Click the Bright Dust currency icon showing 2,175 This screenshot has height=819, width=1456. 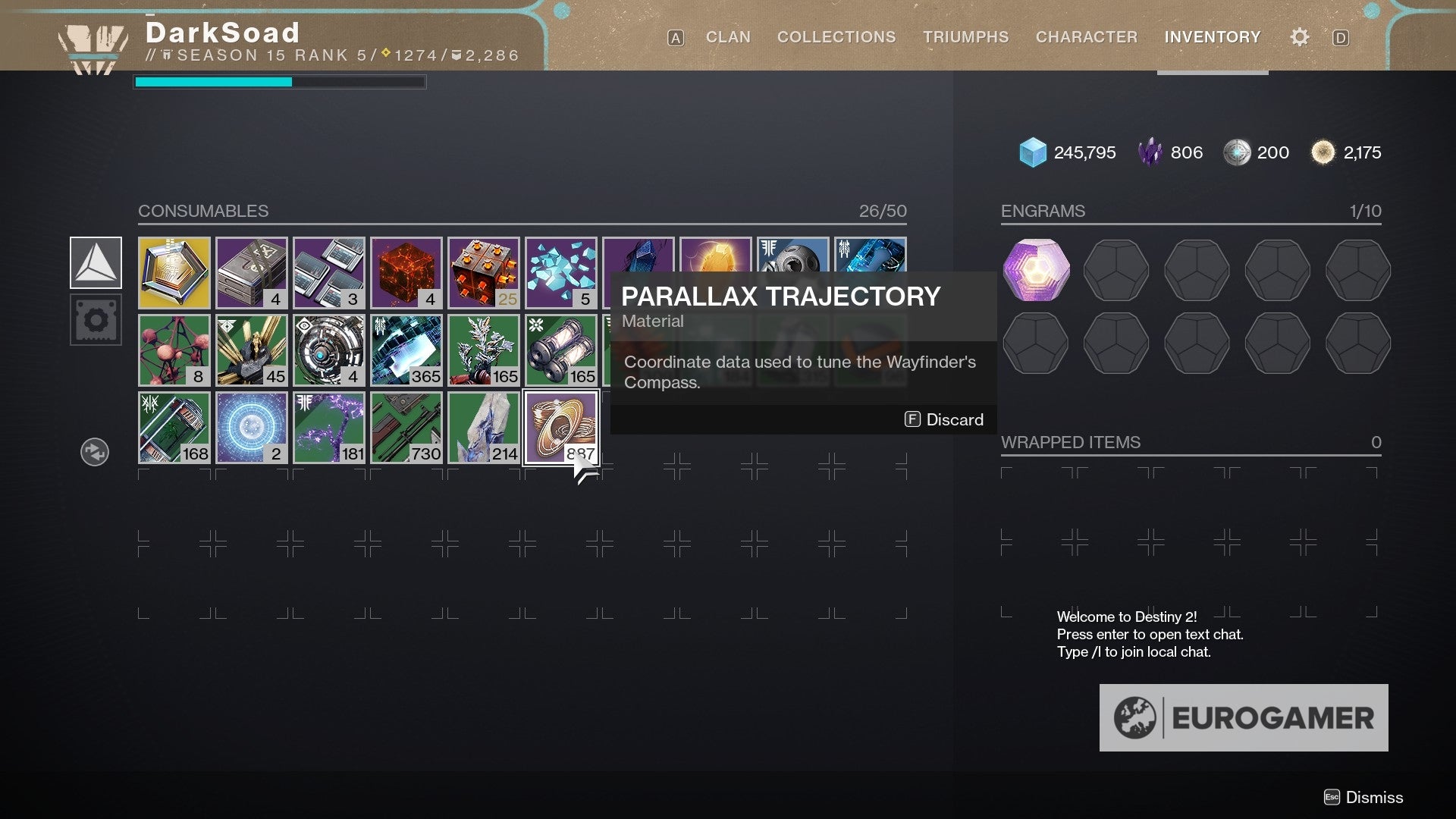(1323, 152)
